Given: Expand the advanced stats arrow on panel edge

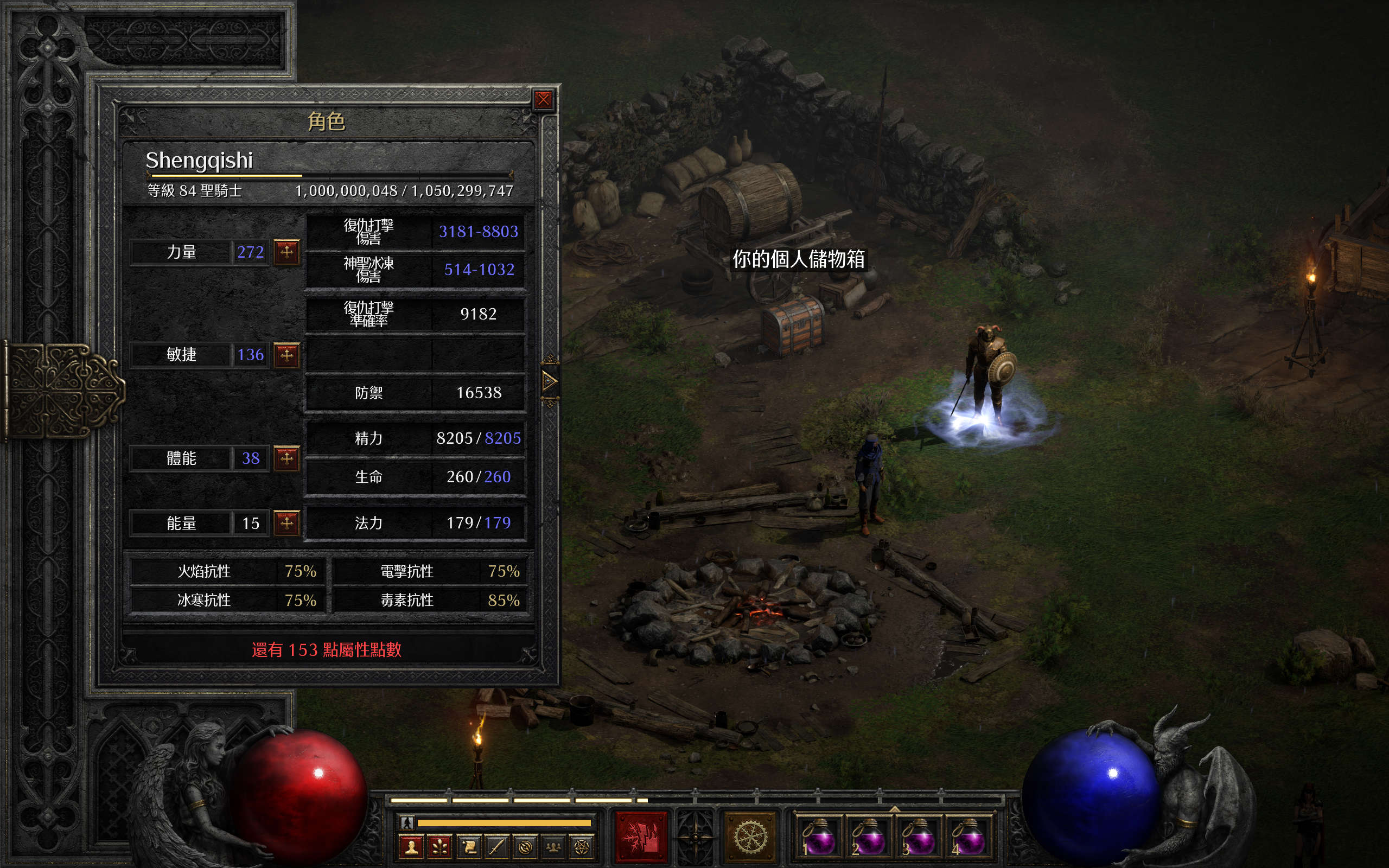Looking at the screenshot, I should click(549, 381).
